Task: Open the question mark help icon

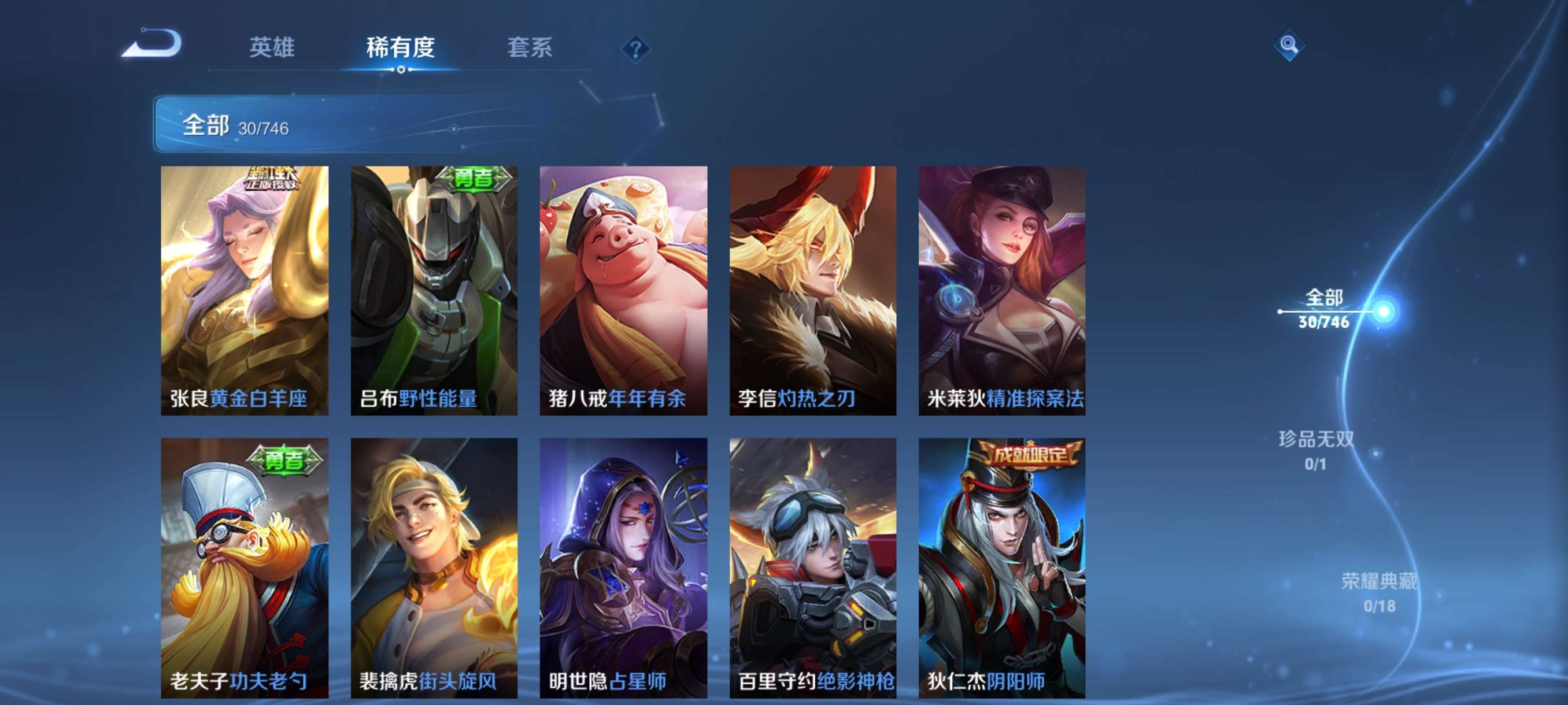Action: coord(635,49)
